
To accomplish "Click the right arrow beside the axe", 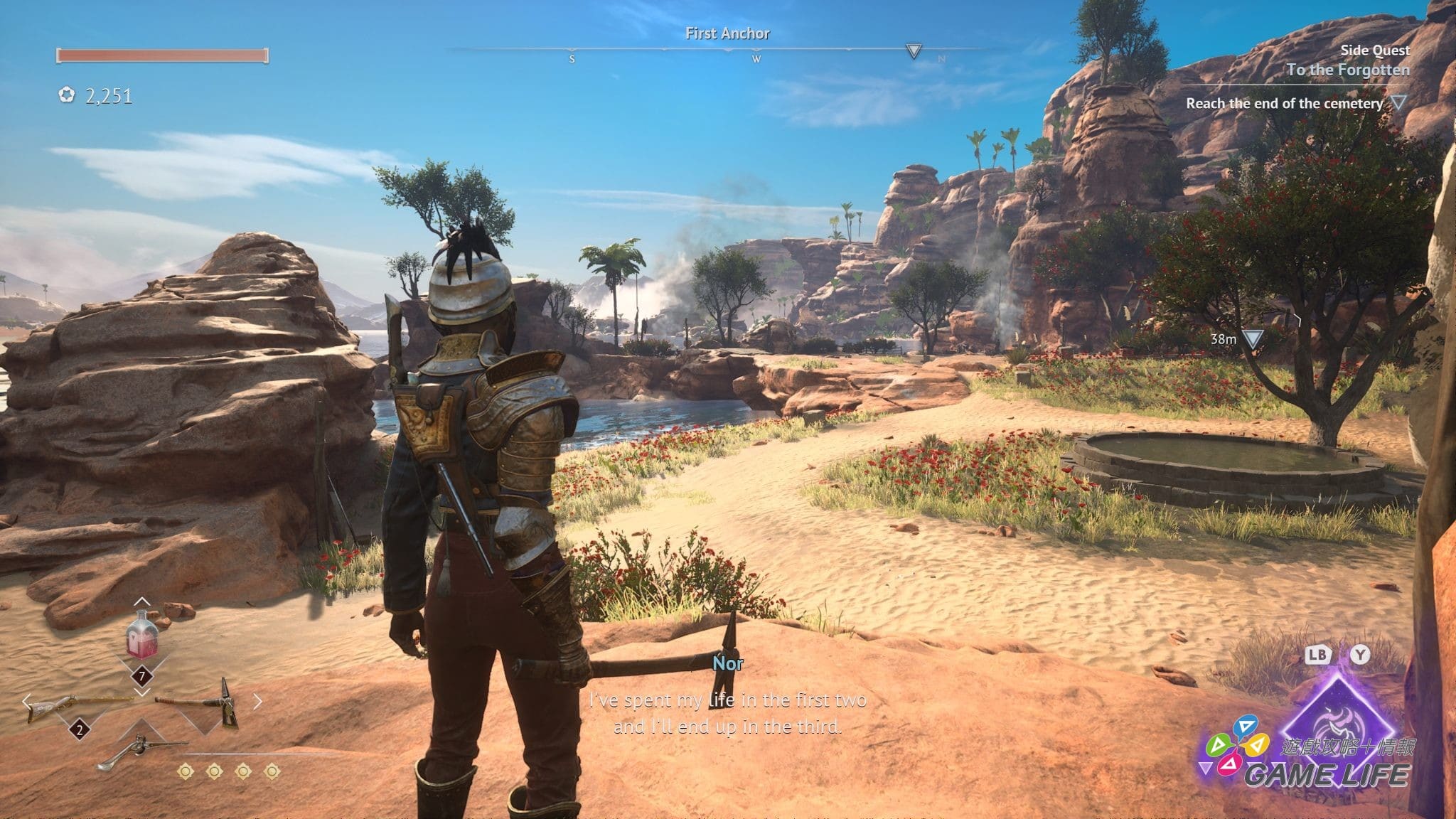I will [x=257, y=702].
